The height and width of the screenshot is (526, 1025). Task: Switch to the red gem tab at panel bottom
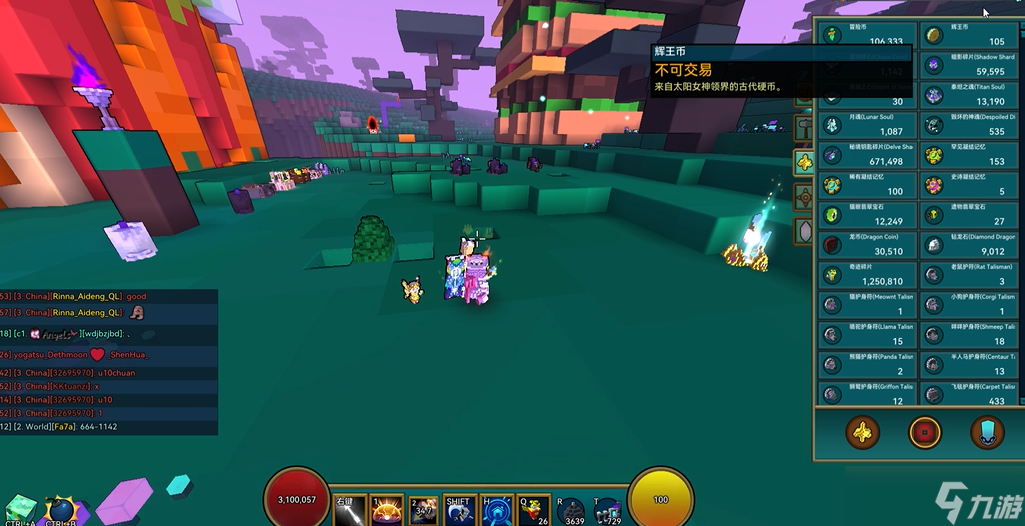[x=925, y=433]
